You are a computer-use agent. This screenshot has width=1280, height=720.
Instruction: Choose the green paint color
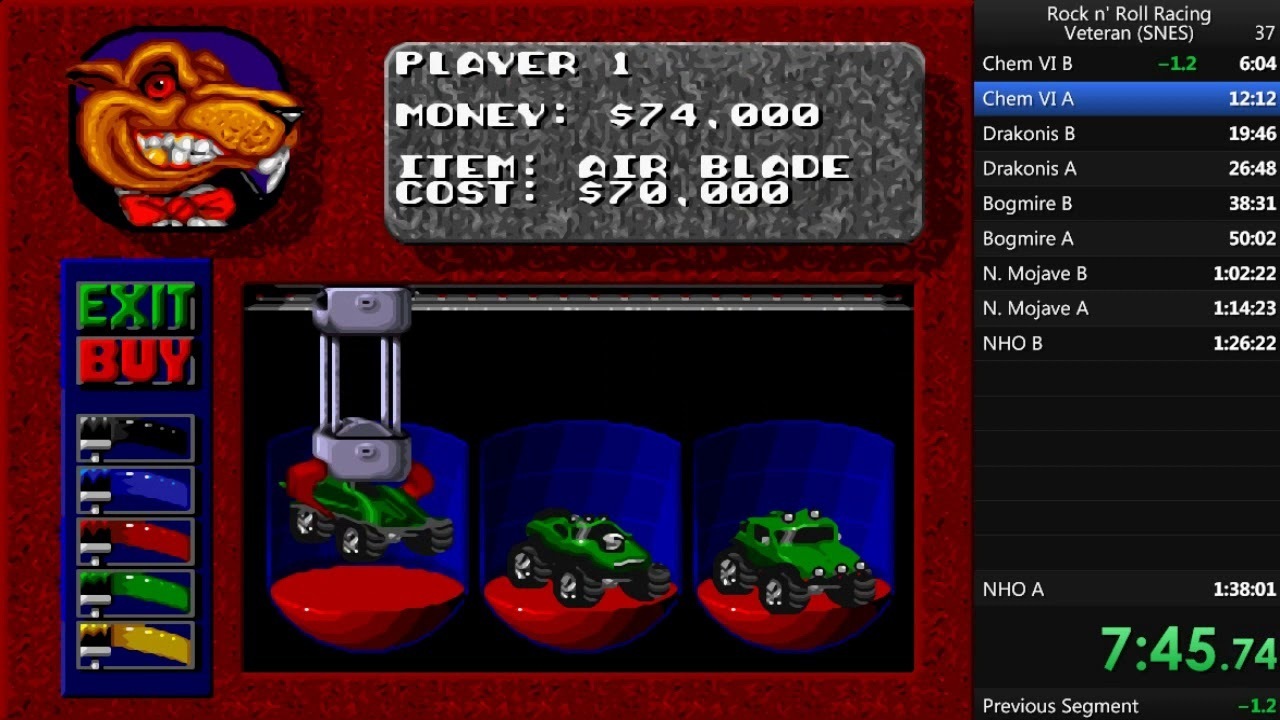point(135,593)
